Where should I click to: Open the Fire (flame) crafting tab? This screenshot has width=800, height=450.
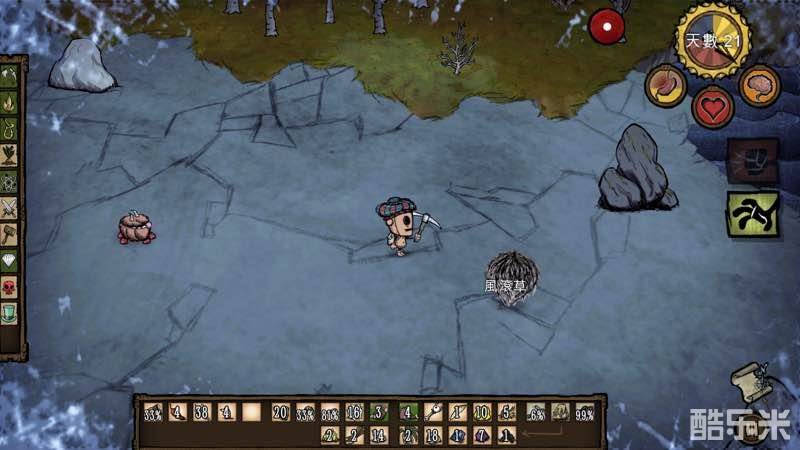click(12, 102)
